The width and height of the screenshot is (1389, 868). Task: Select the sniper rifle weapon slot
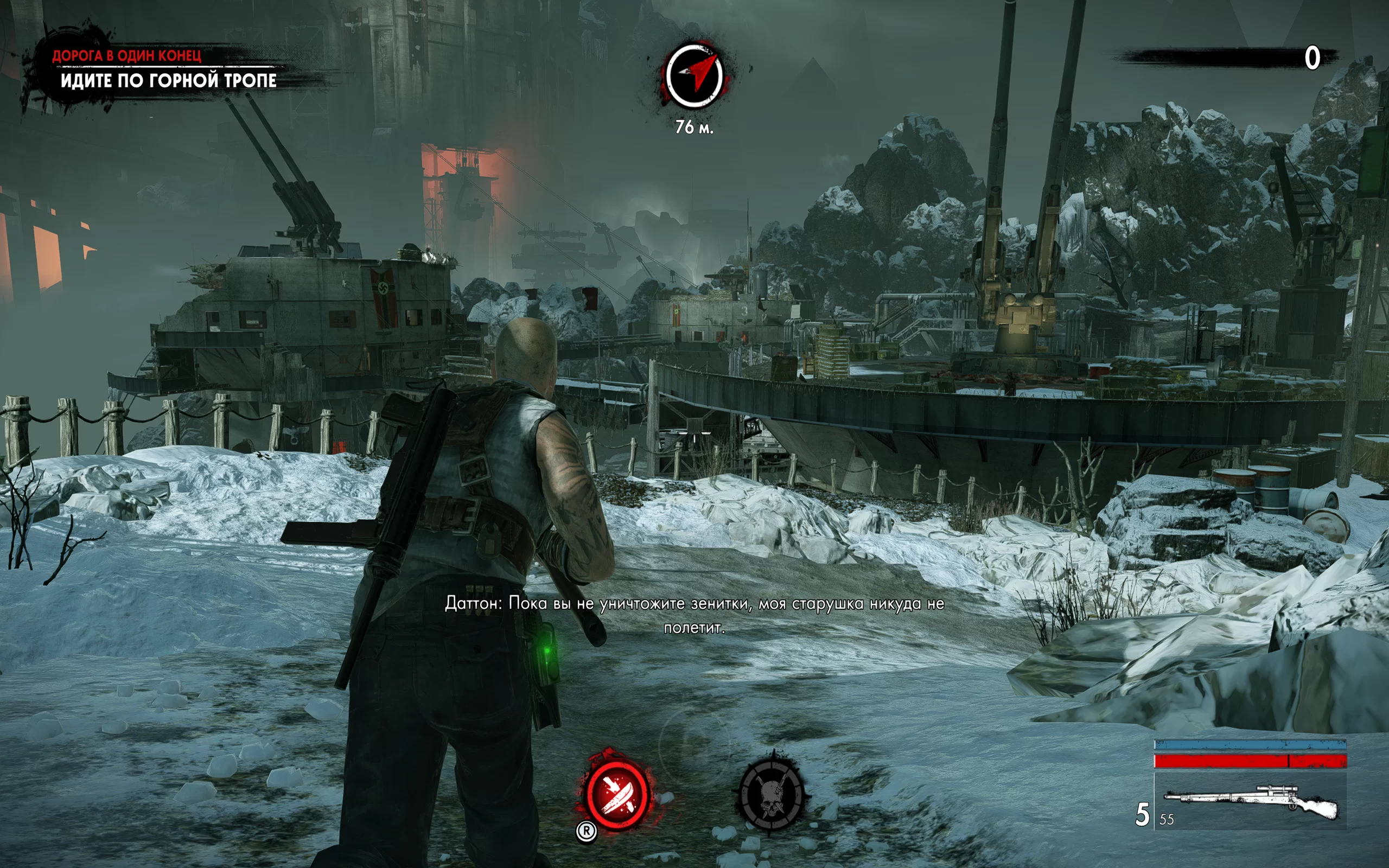coord(1251,802)
